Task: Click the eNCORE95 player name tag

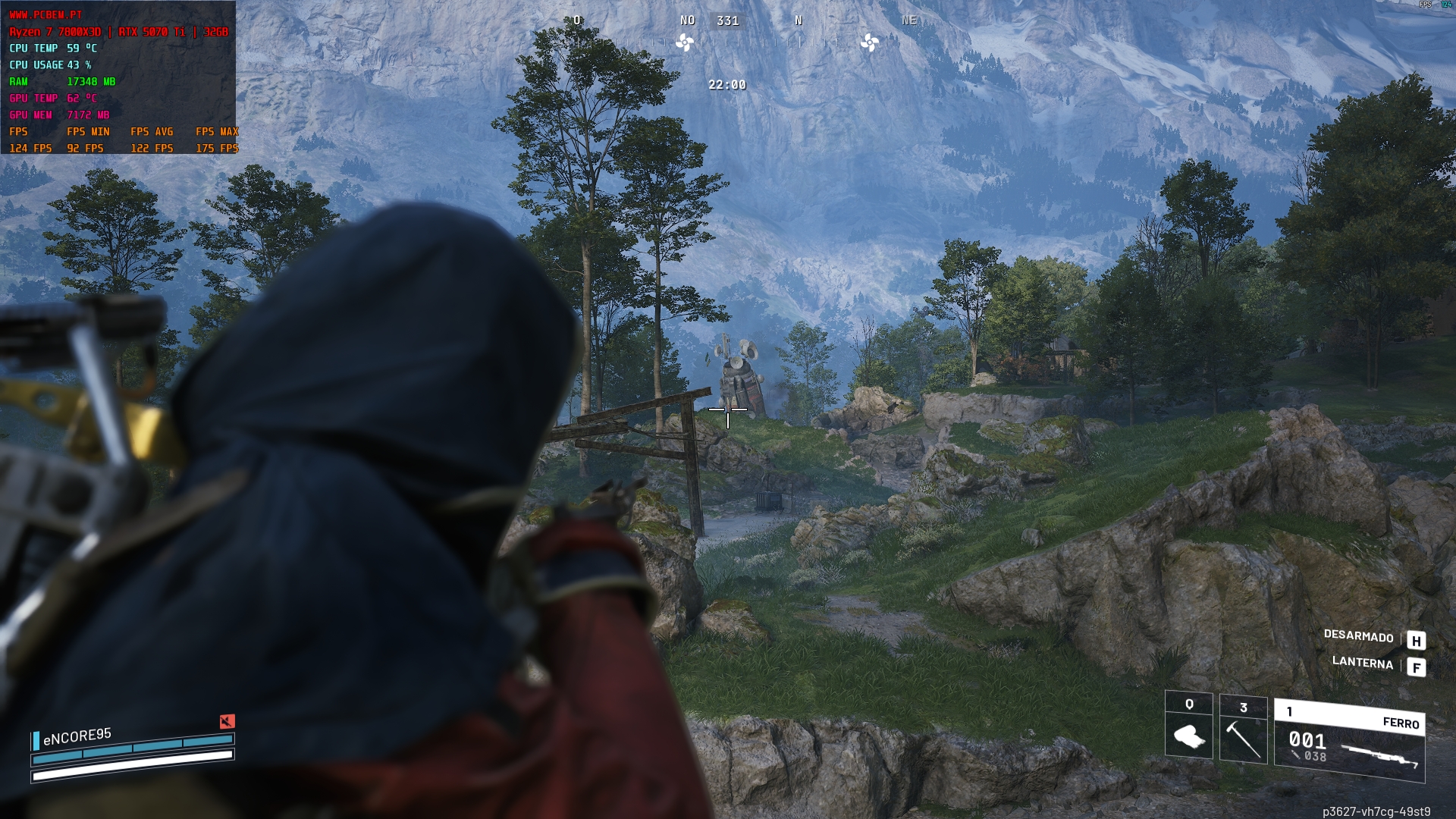Action: [x=77, y=736]
